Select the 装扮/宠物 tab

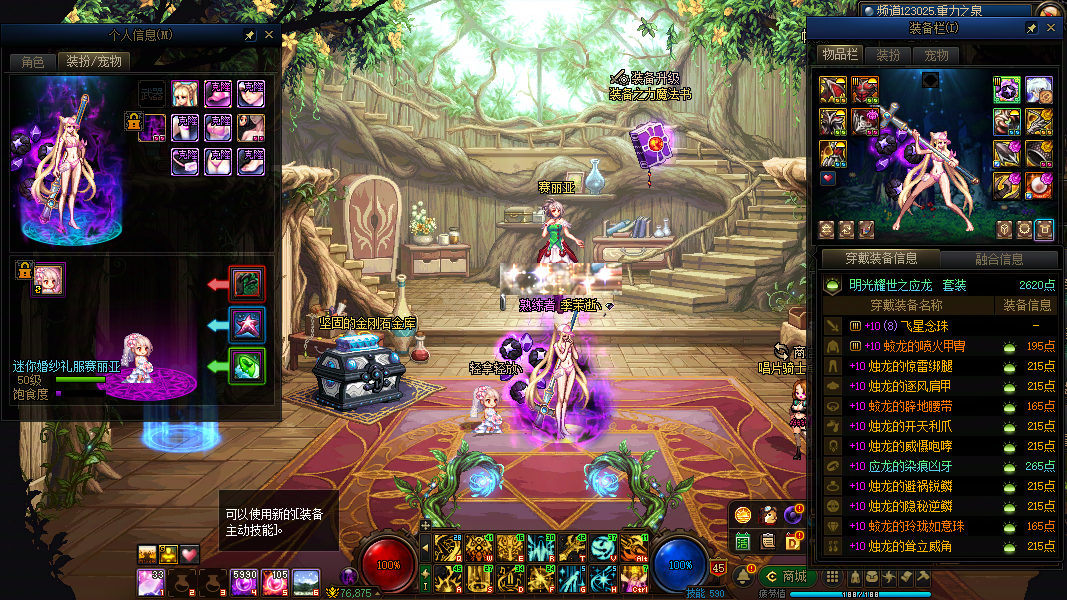[94, 62]
